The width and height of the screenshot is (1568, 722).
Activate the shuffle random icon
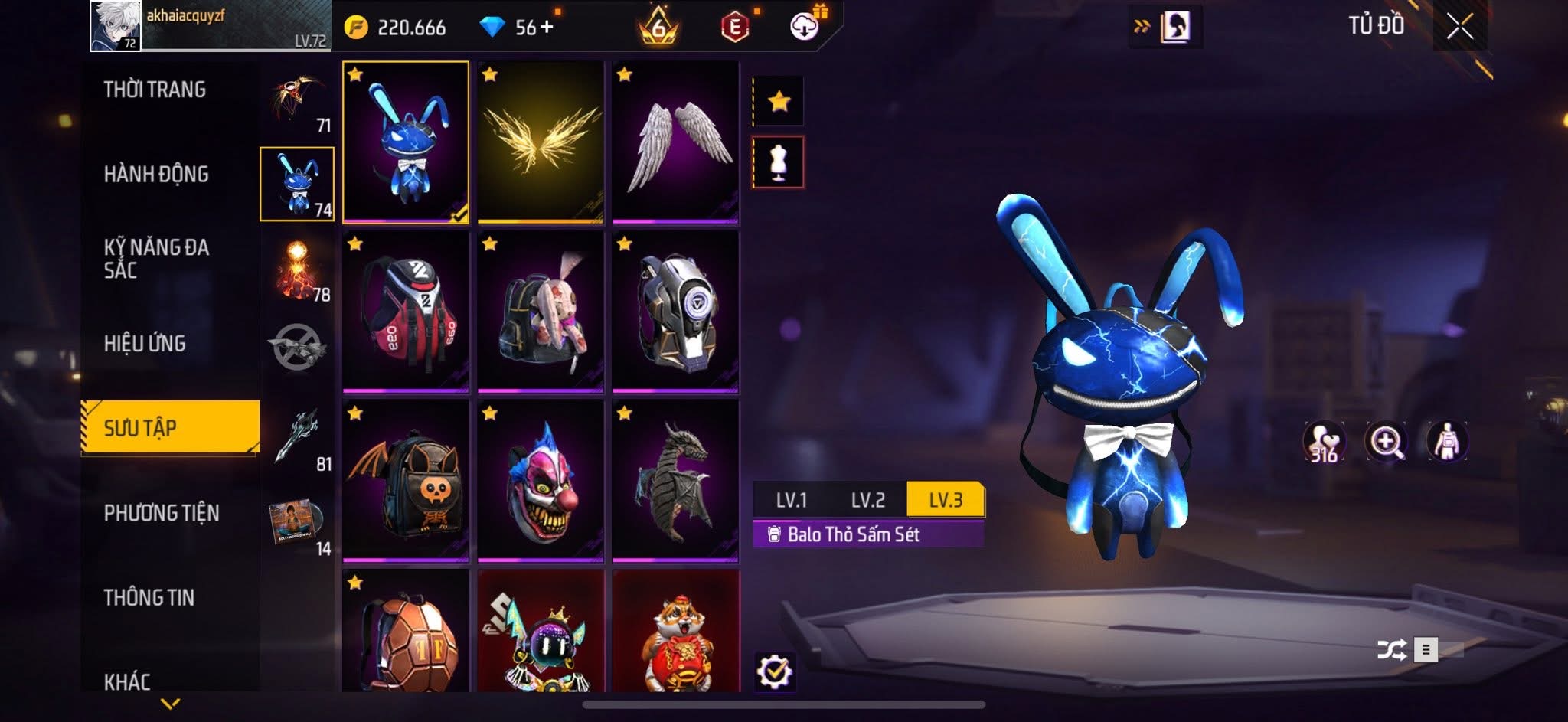point(1390,650)
